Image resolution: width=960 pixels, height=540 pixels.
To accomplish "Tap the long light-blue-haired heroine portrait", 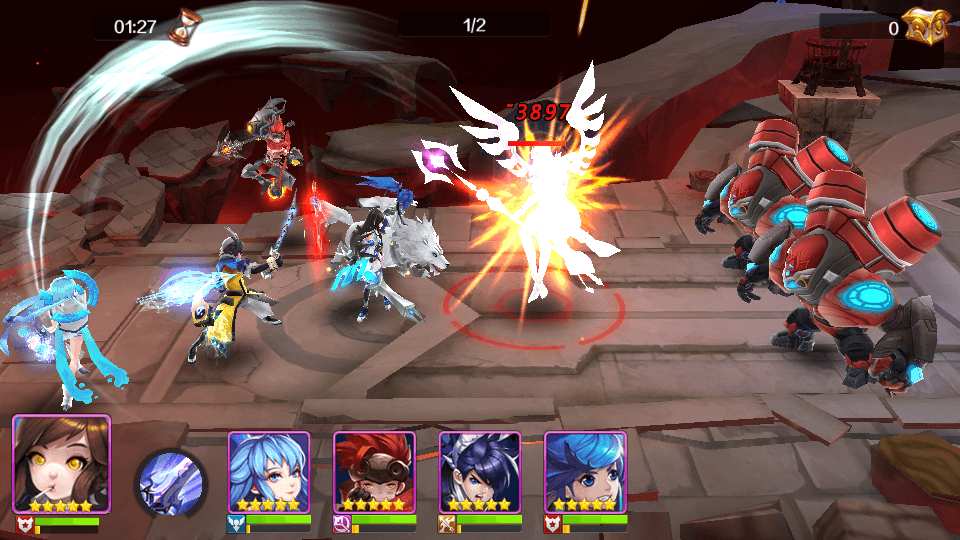I will coord(269,472).
